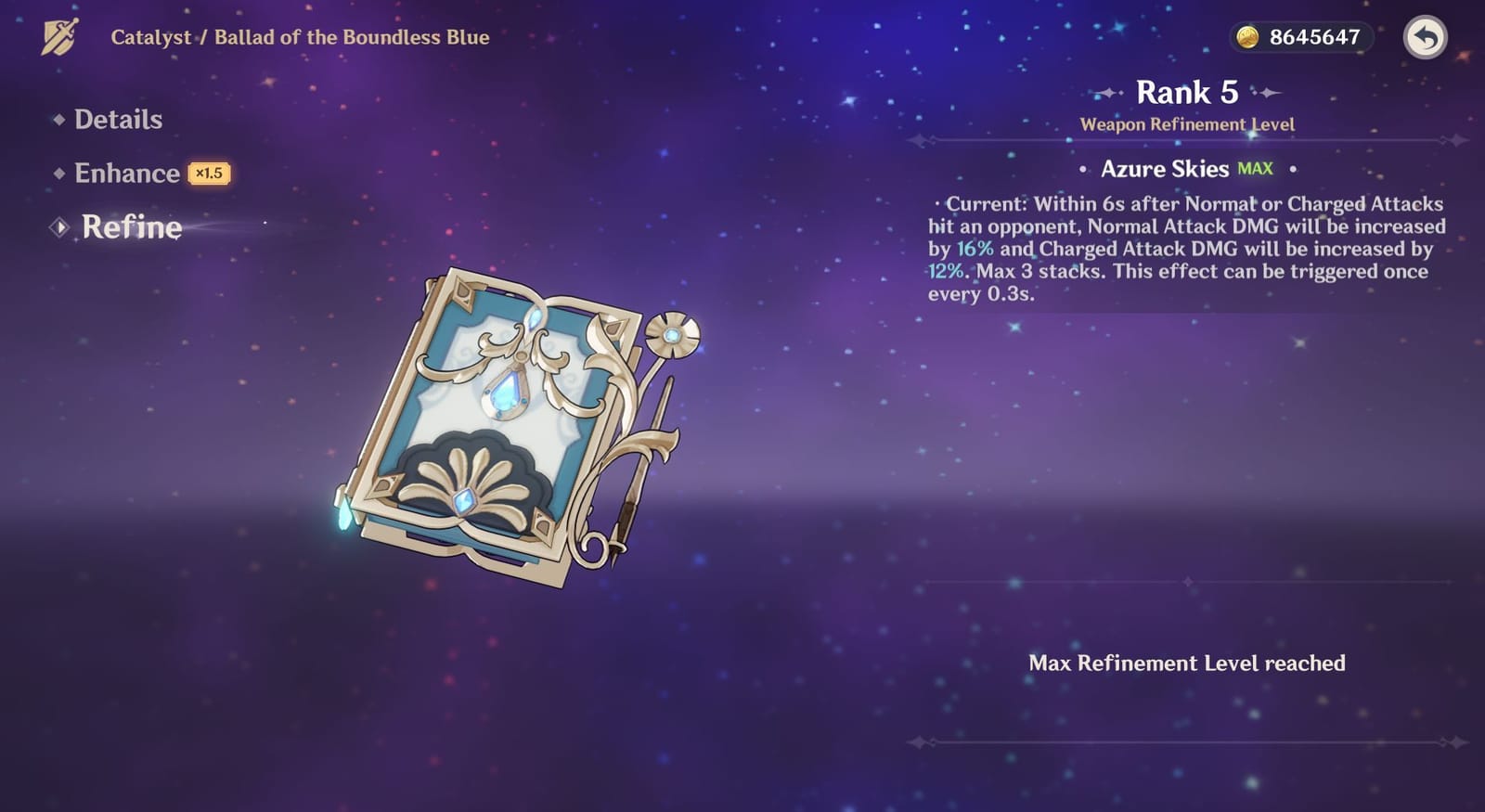Click the divider line below the refinement text
The width and height of the screenshot is (1485, 812).
click(x=1188, y=583)
